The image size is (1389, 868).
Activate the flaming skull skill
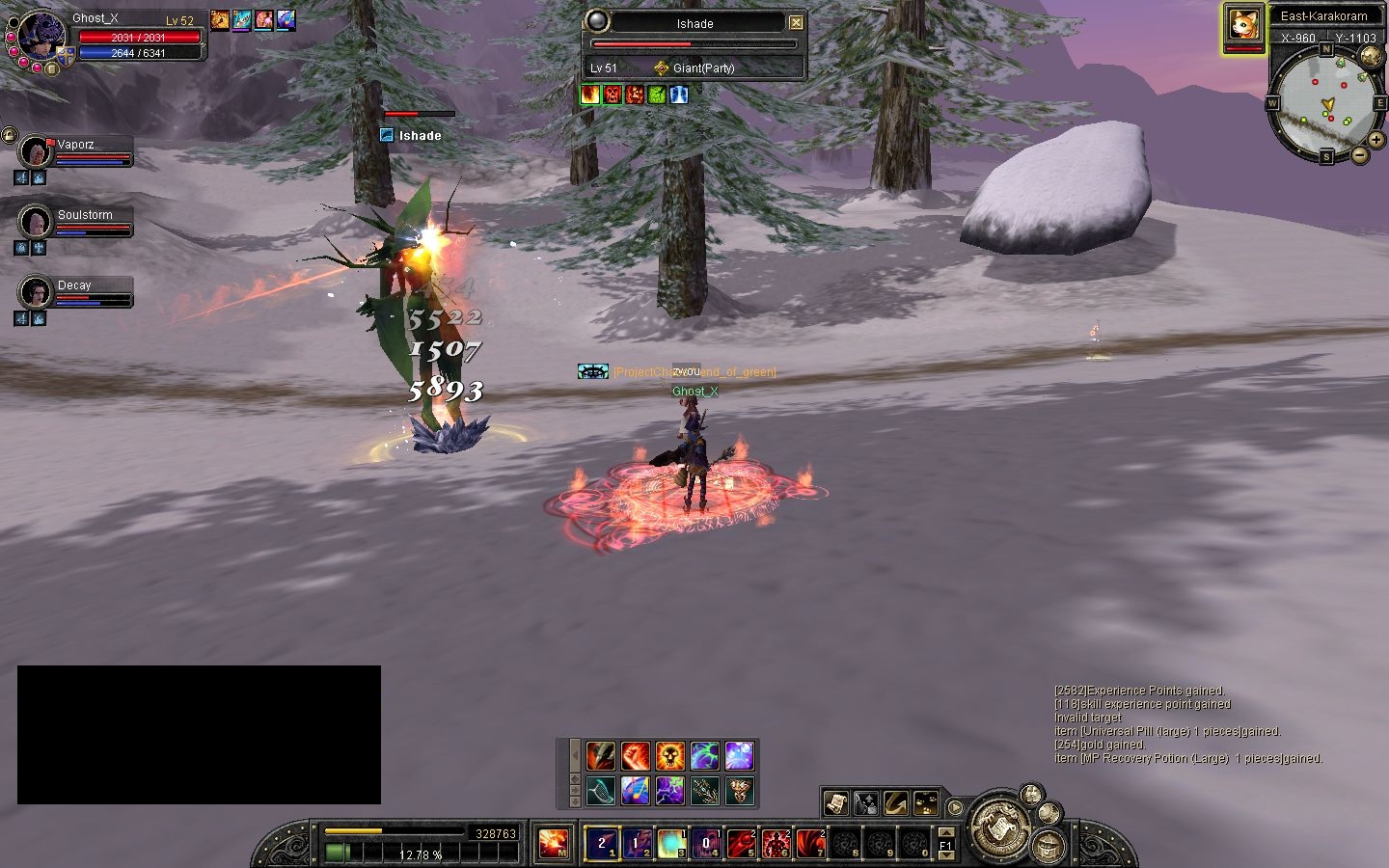(x=670, y=756)
